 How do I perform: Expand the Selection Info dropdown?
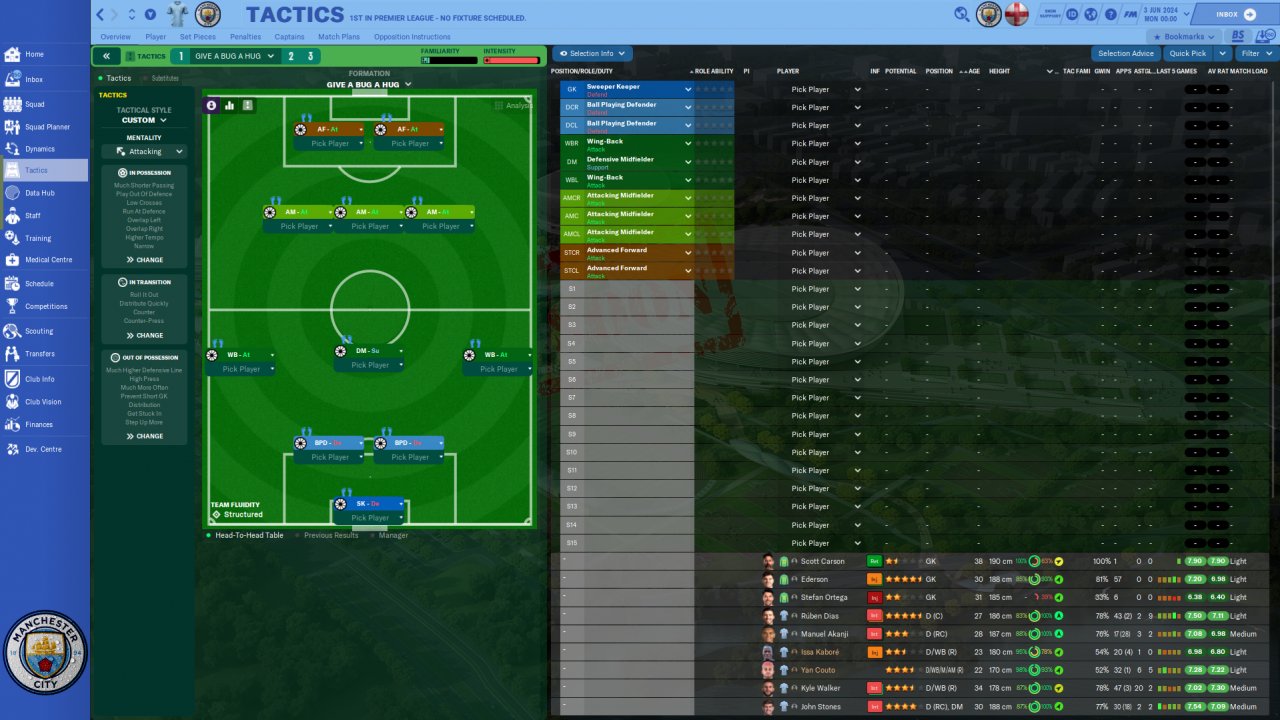pos(591,54)
